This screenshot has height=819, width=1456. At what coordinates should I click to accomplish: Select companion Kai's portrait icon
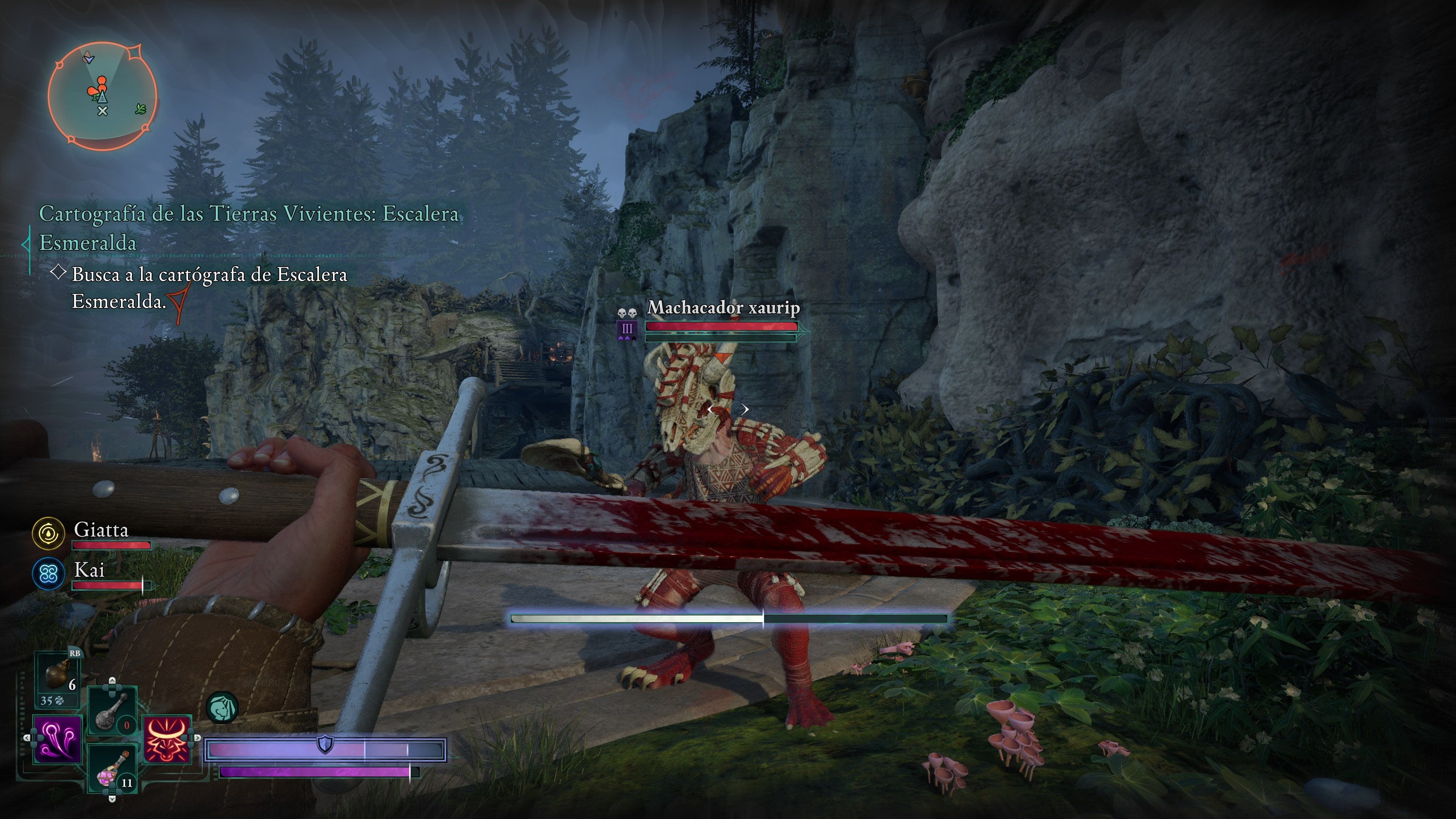coord(49,574)
